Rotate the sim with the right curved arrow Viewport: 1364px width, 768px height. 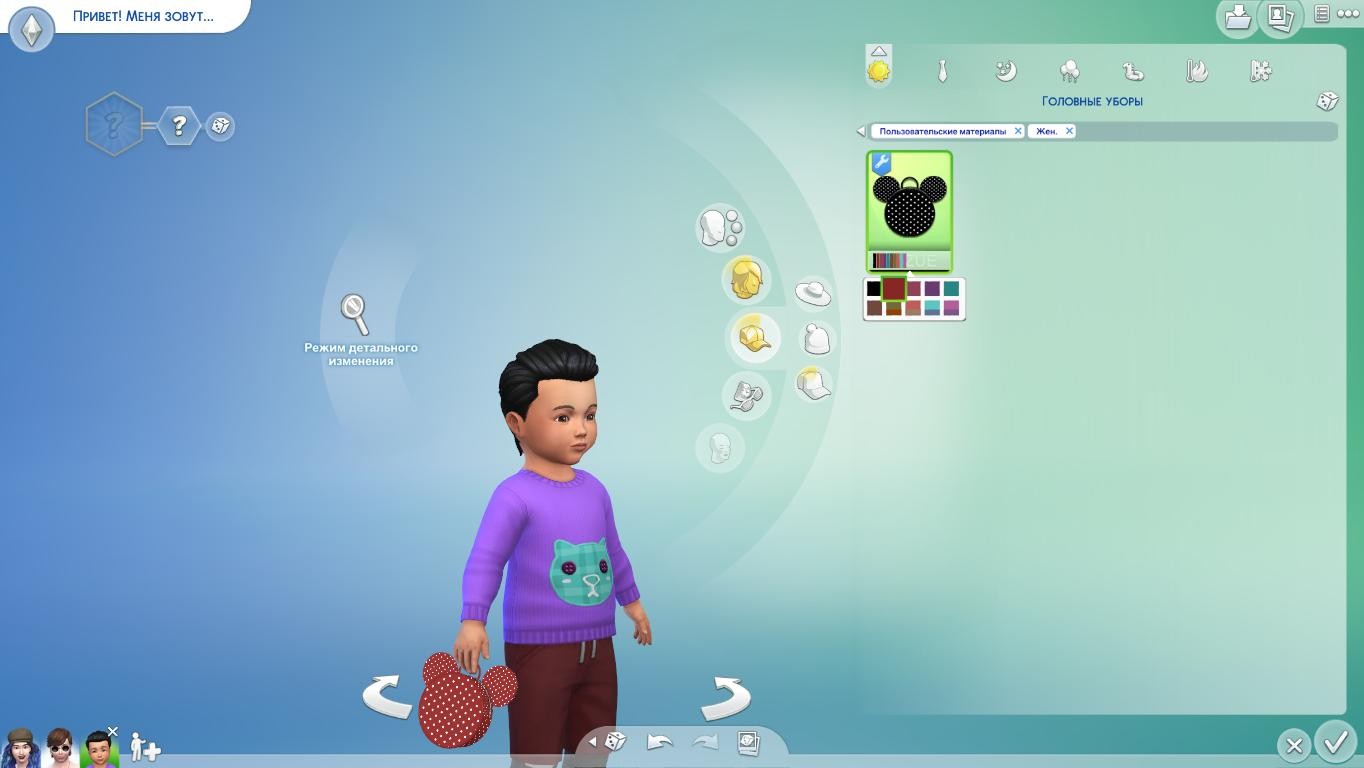click(x=727, y=698)
